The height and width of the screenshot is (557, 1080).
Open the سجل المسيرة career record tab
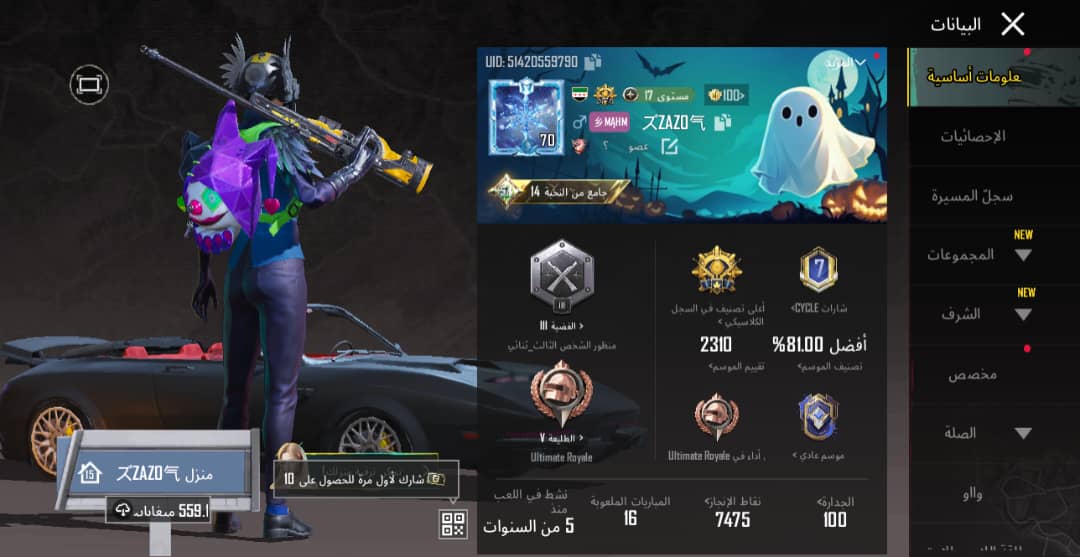(964, 196)
